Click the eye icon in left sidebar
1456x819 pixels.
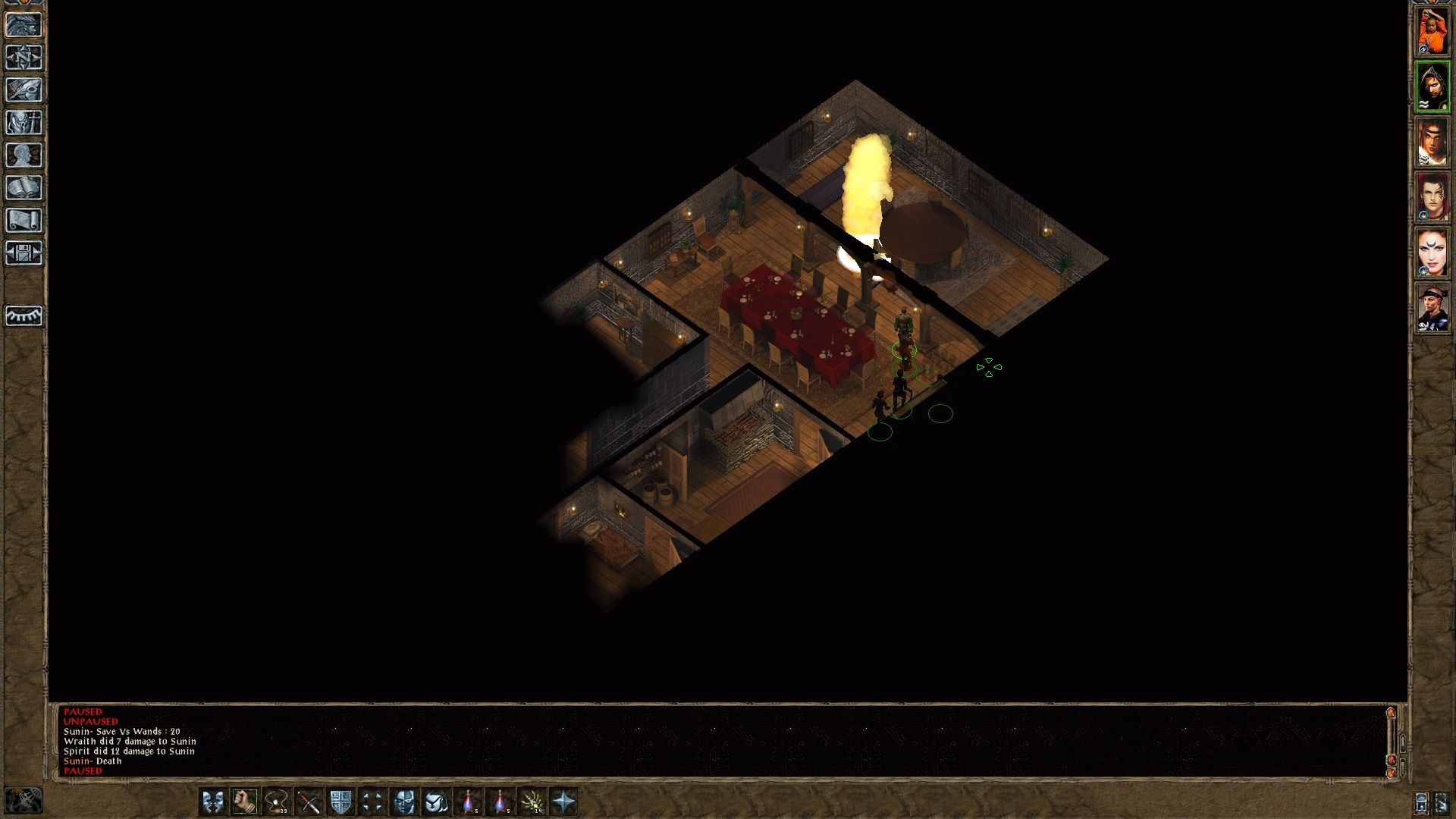pos(24,315)
